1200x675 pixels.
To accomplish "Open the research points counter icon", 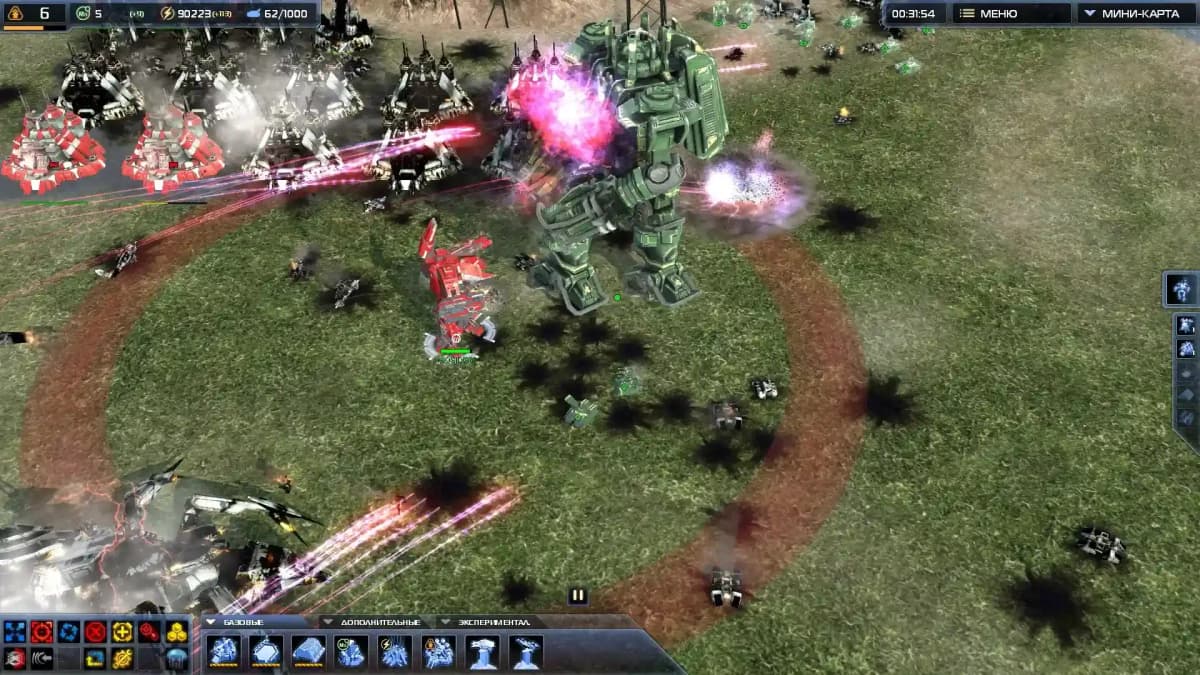I will coord(84,14).
